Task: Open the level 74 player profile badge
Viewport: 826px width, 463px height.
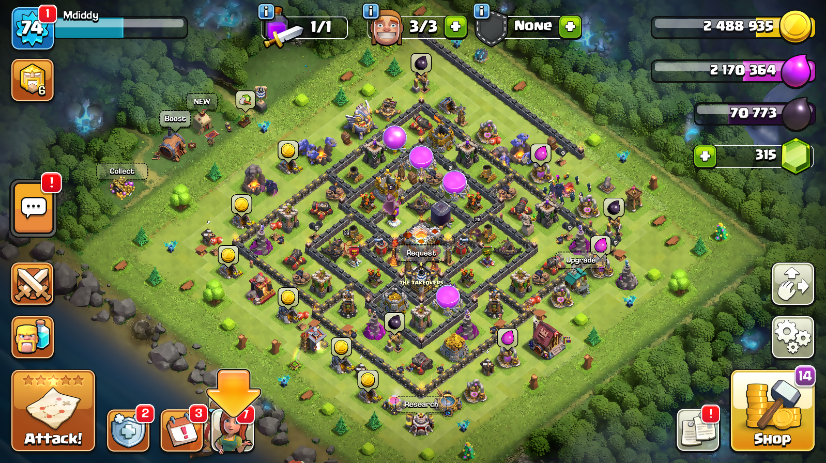Action: 31,28
